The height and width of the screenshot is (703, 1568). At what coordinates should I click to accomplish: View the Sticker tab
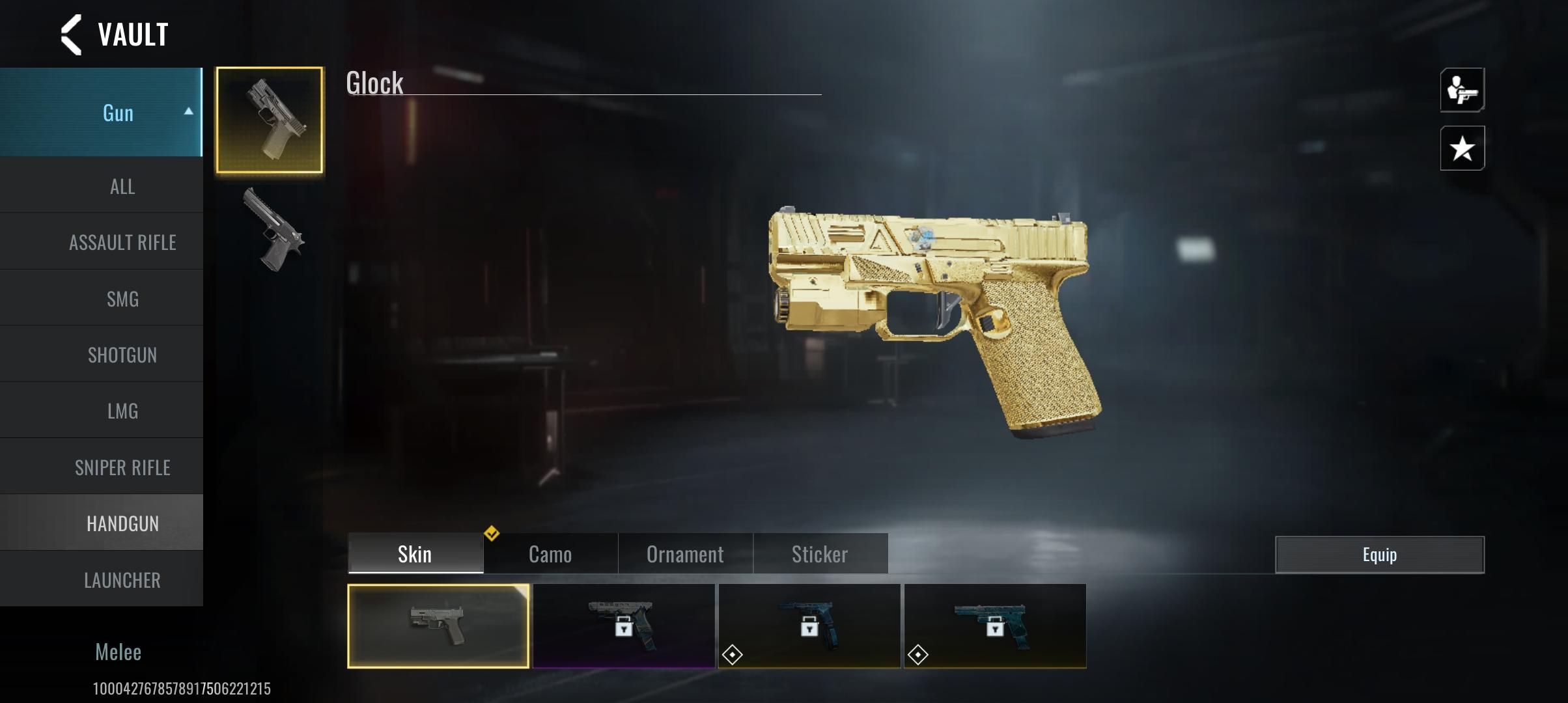(x=820, y=555)
